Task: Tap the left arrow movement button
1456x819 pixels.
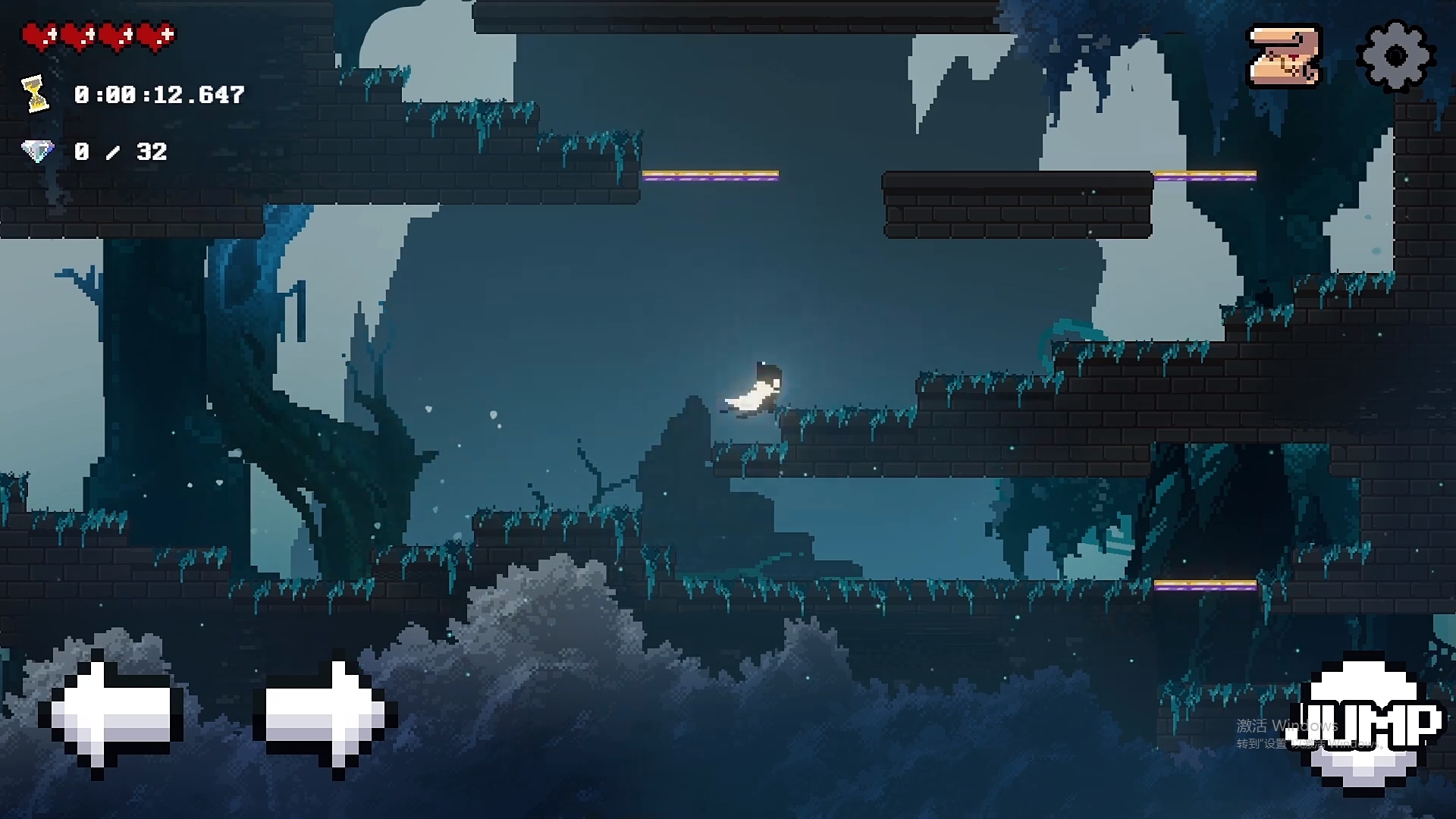Action: click(x=112, y=717)
